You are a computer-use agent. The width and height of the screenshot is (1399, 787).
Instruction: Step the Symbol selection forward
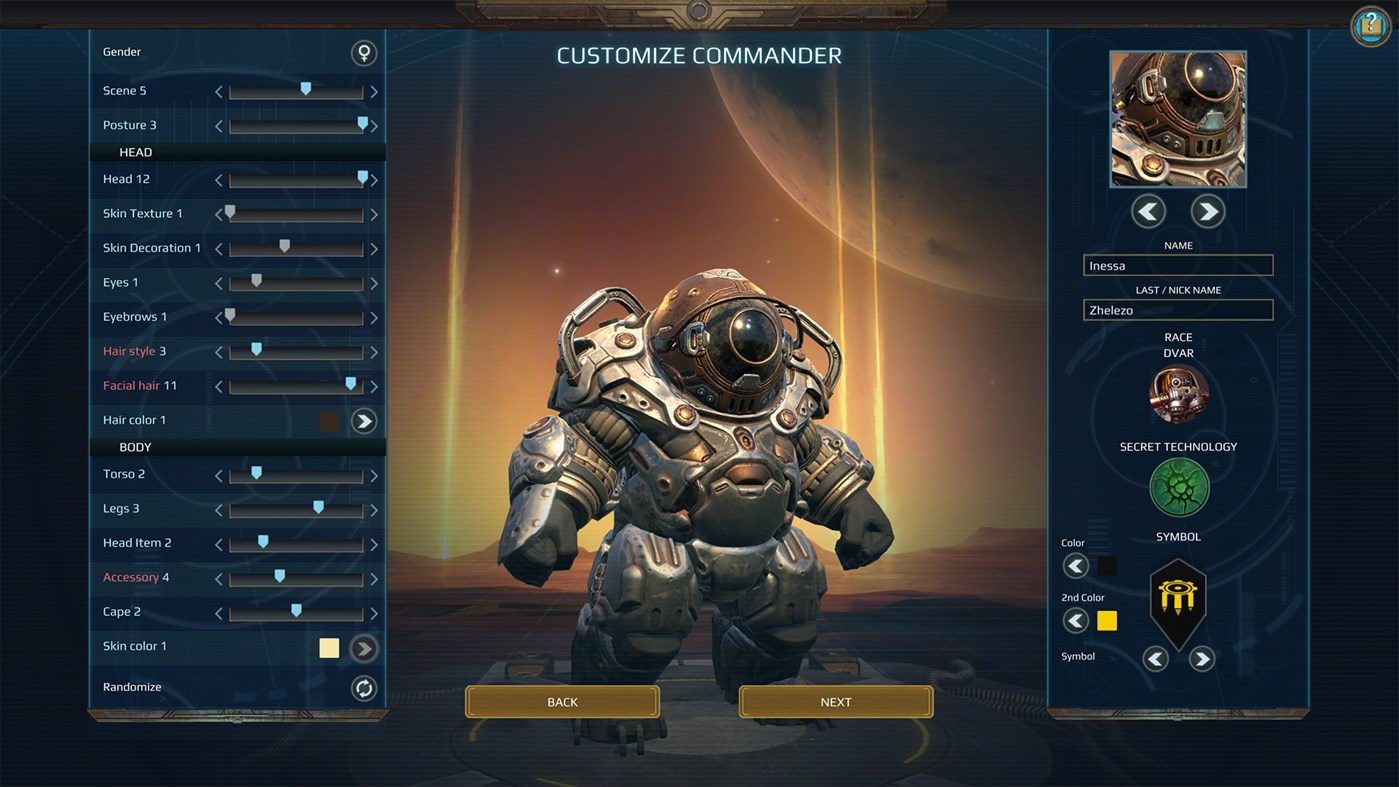tap(1201, 658)
